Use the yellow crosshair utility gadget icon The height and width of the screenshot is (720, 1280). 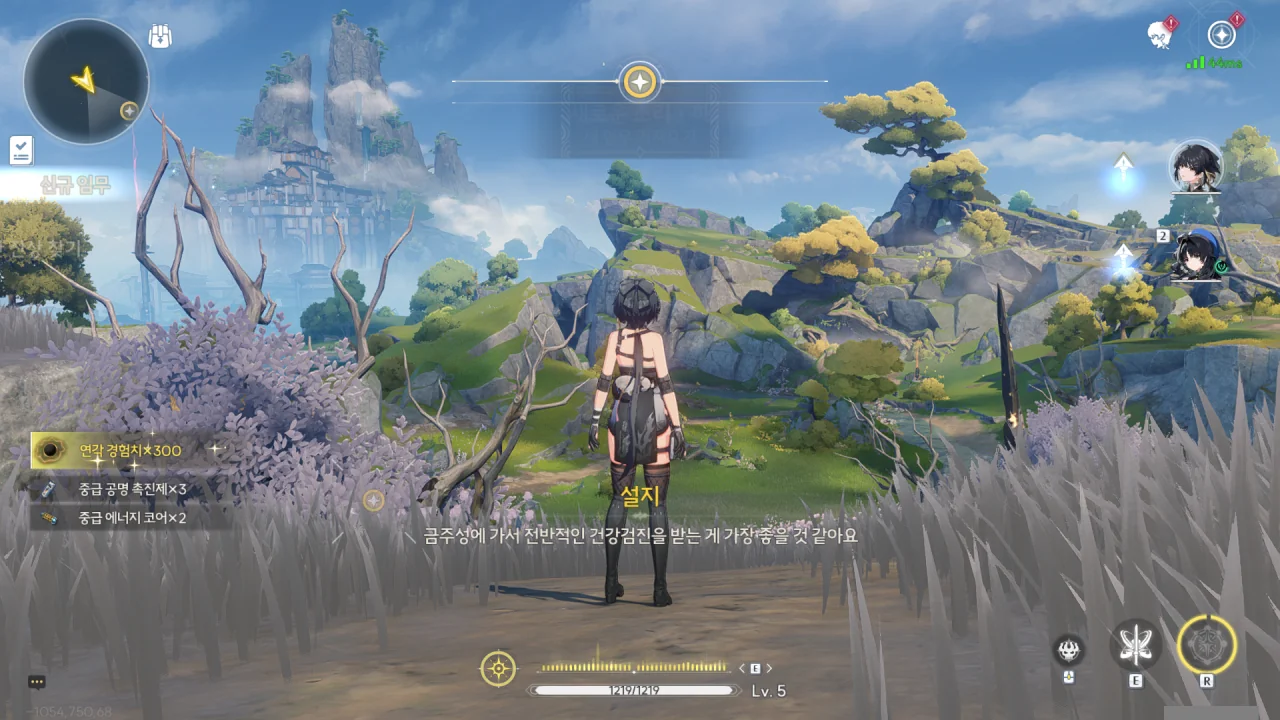[x=498, y=668]
